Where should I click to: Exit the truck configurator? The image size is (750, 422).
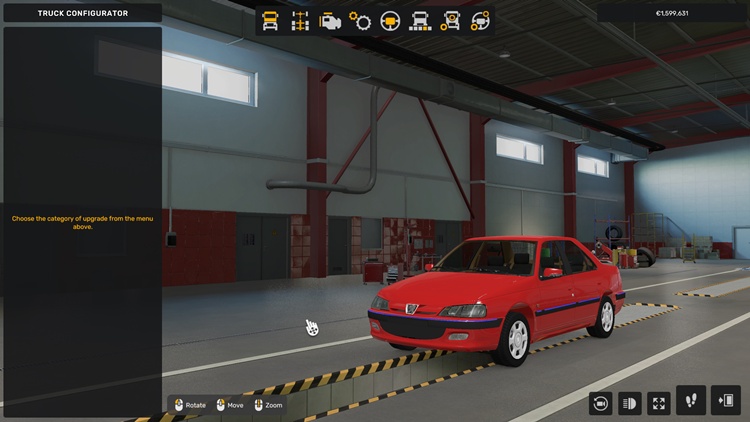(x=725, y=400)
